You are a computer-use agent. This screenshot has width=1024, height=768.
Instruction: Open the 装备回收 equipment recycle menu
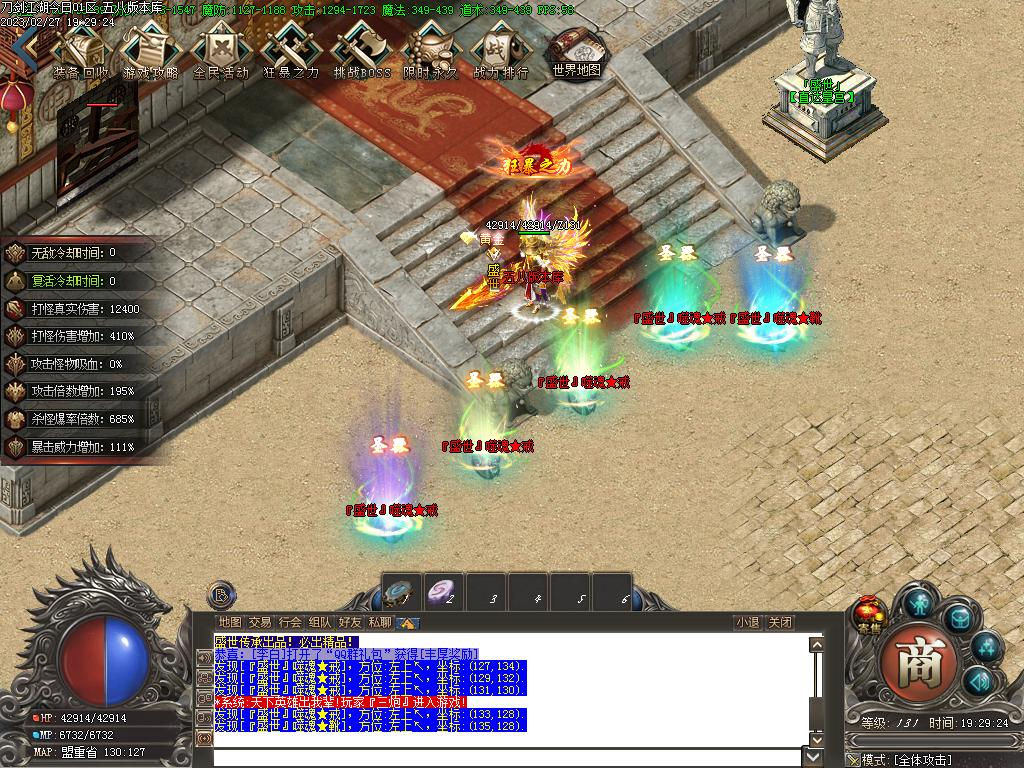tap(82, 48)
